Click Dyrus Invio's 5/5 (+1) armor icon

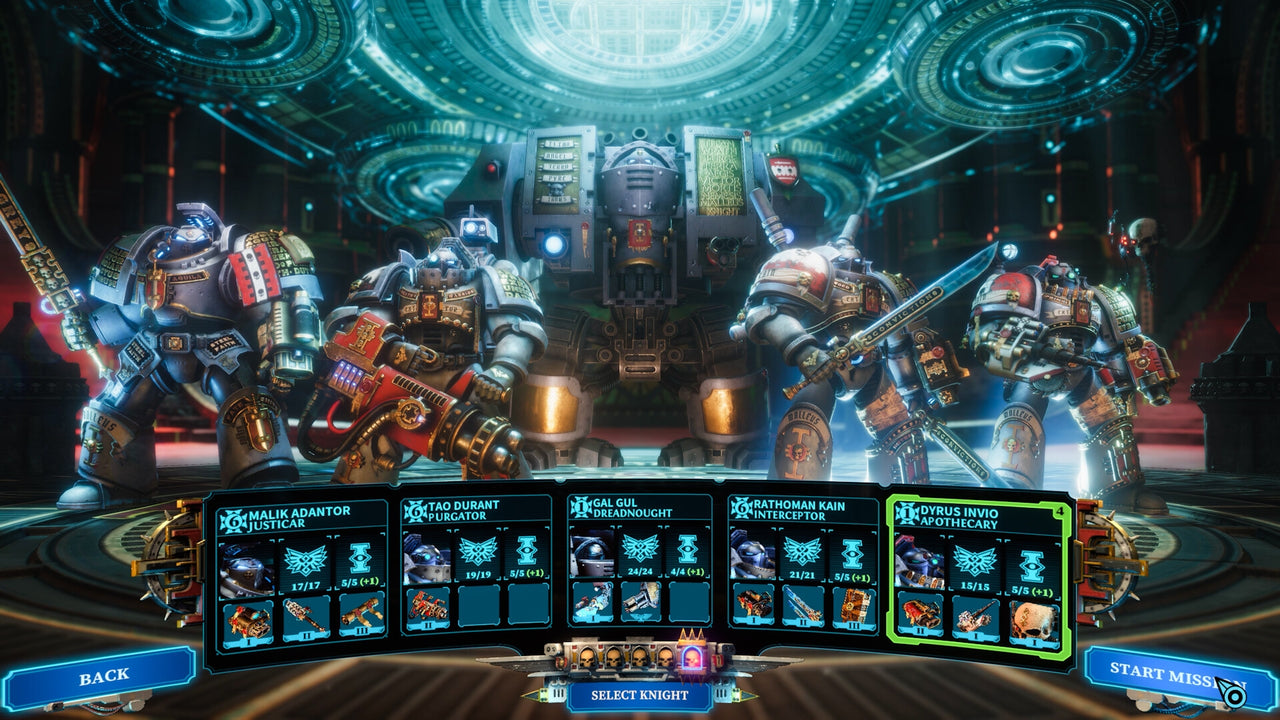[1032, 567]
